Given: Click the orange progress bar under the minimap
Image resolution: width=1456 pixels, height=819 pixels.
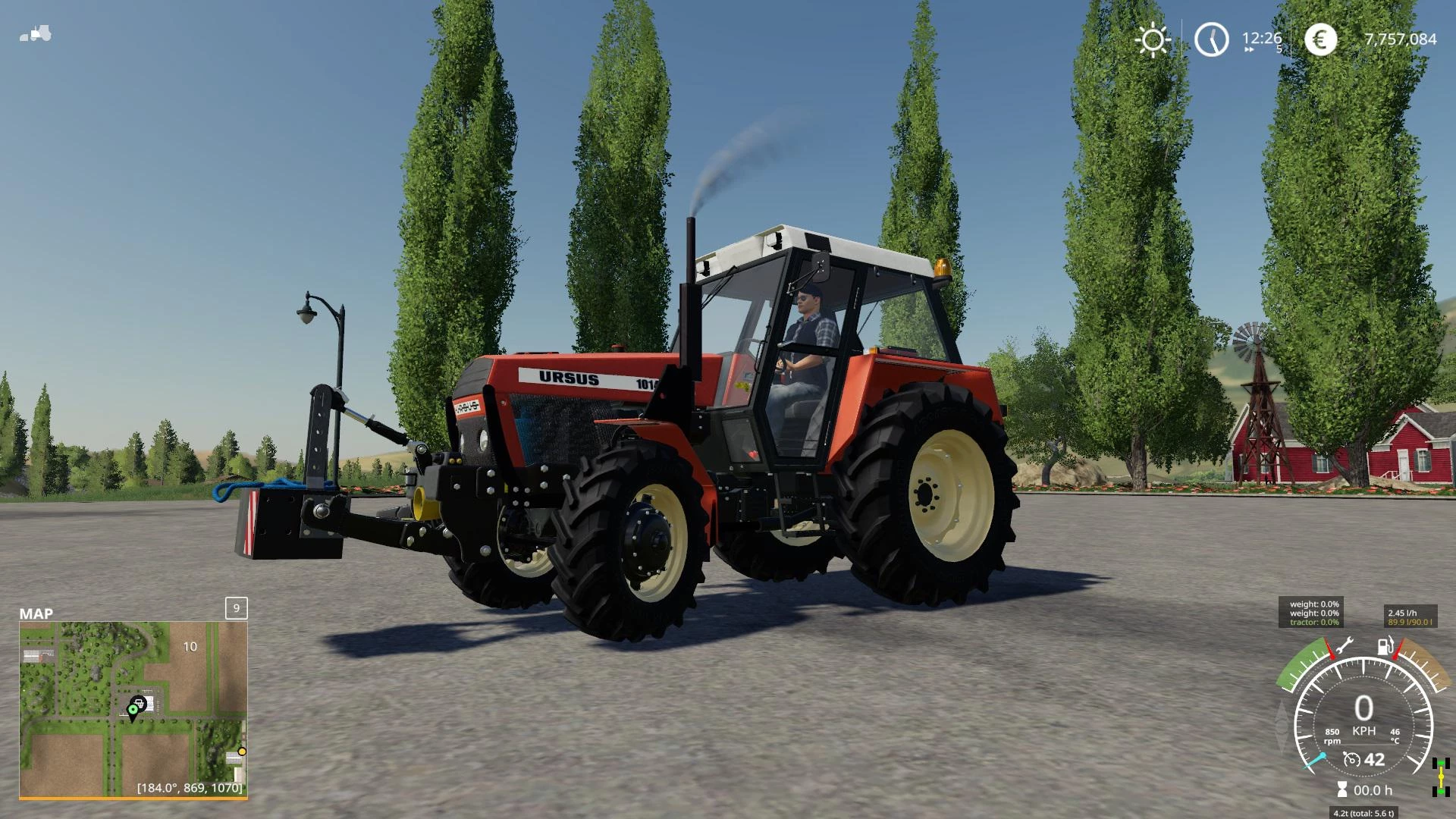Looking at the screenshot, I should click(x=133, y=798).
